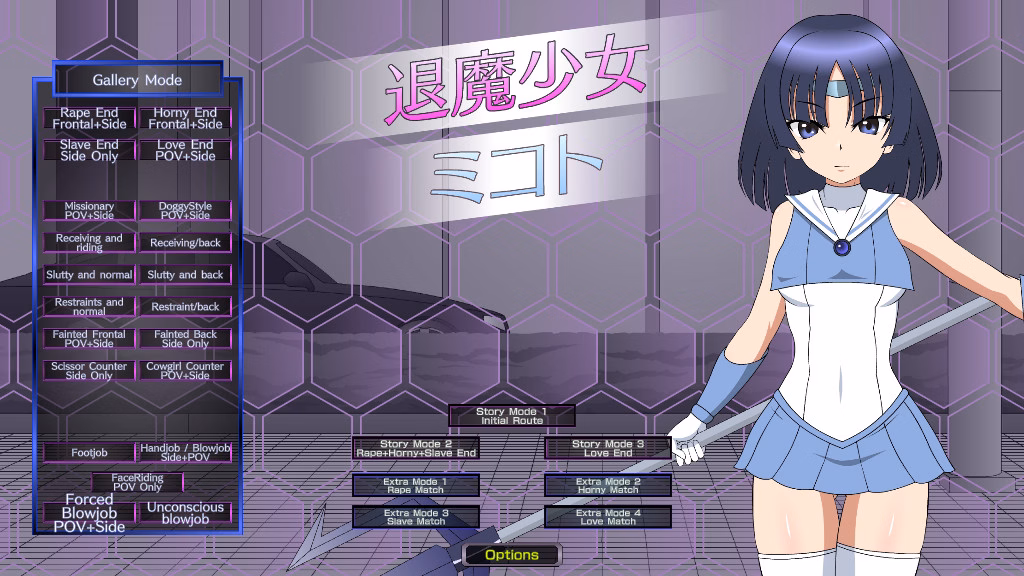
Task: Launch Extra Mode 2
Action: pyautogui.click(x=608, y=486)
